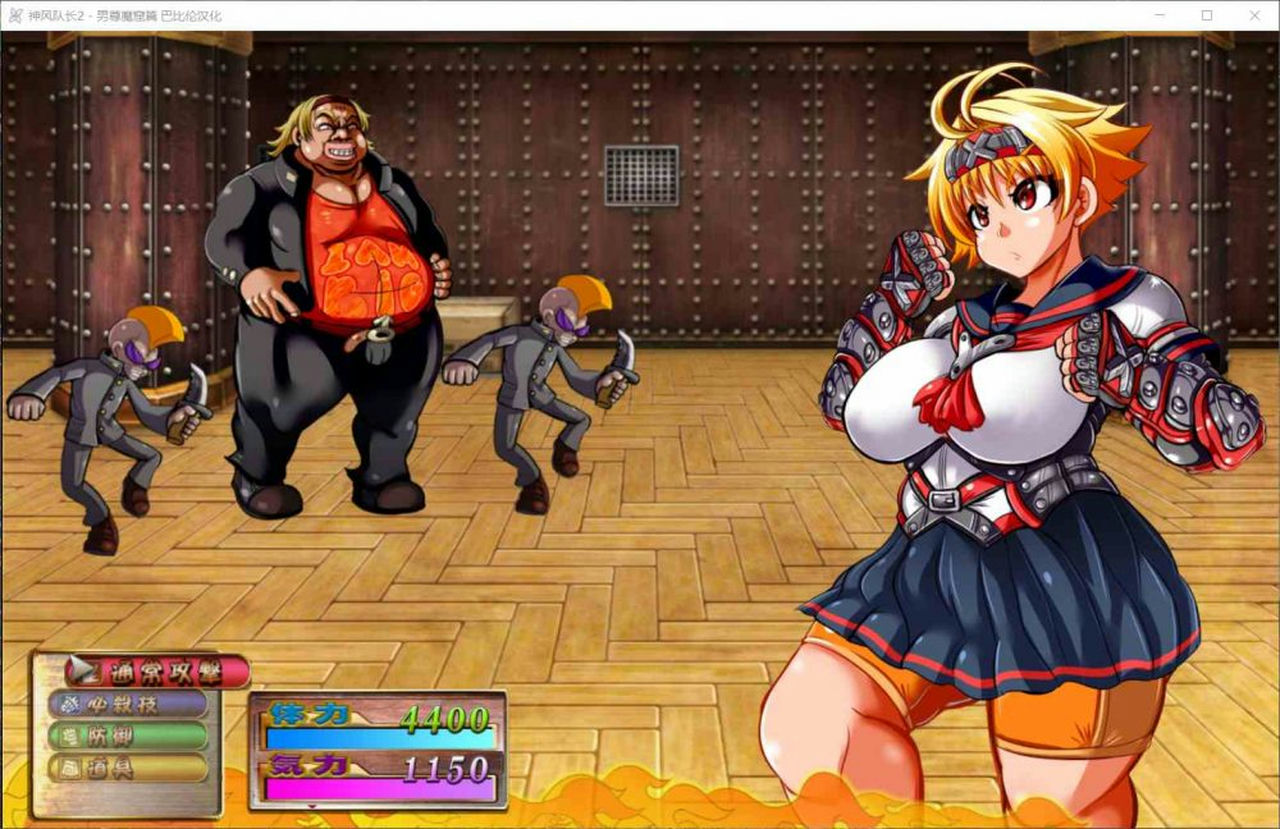
Task: Click the item bag icon on 道具
Action: click(x=70, y=767)
